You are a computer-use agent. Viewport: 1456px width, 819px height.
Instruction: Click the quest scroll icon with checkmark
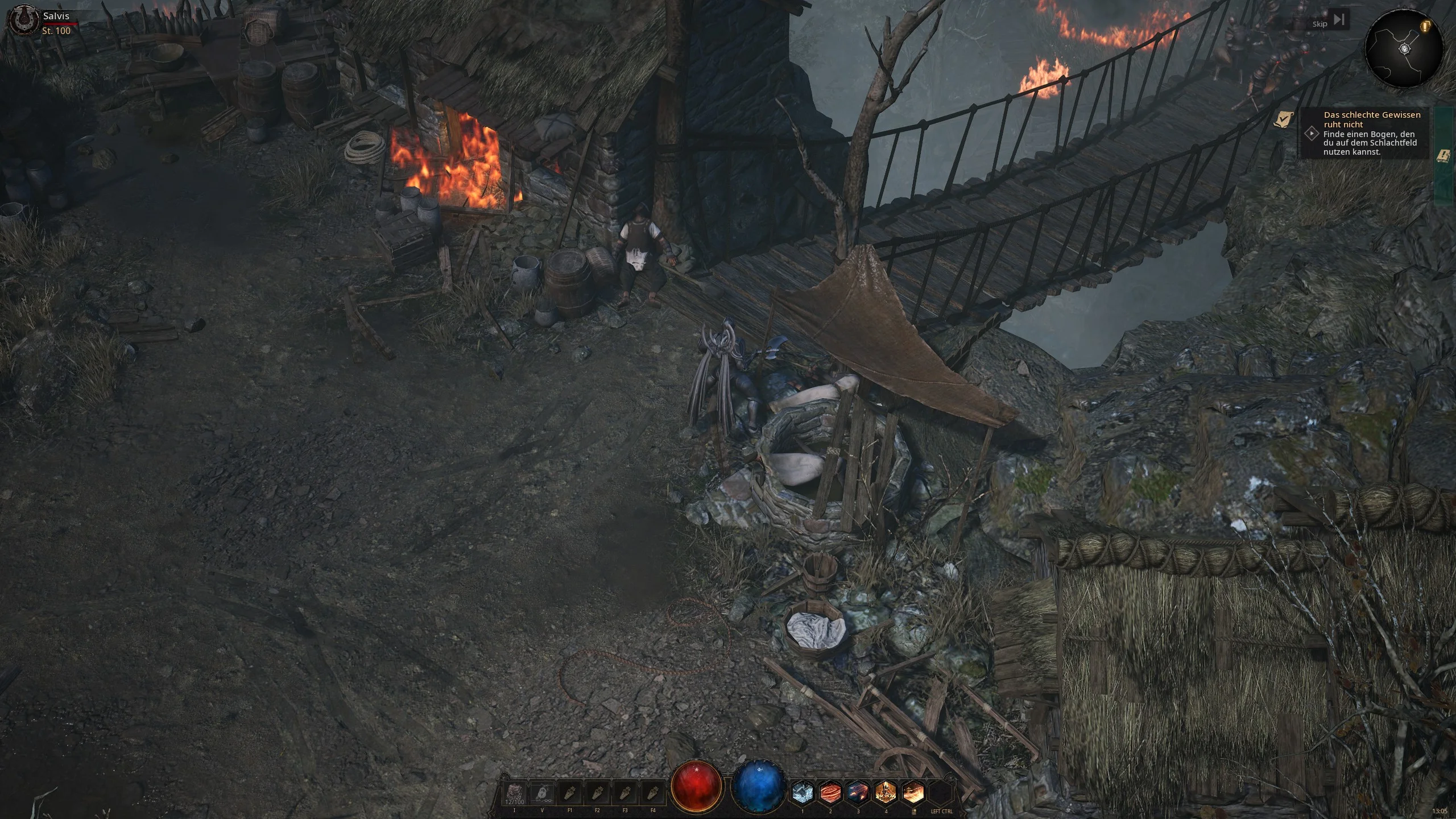tap(1283, 119)
